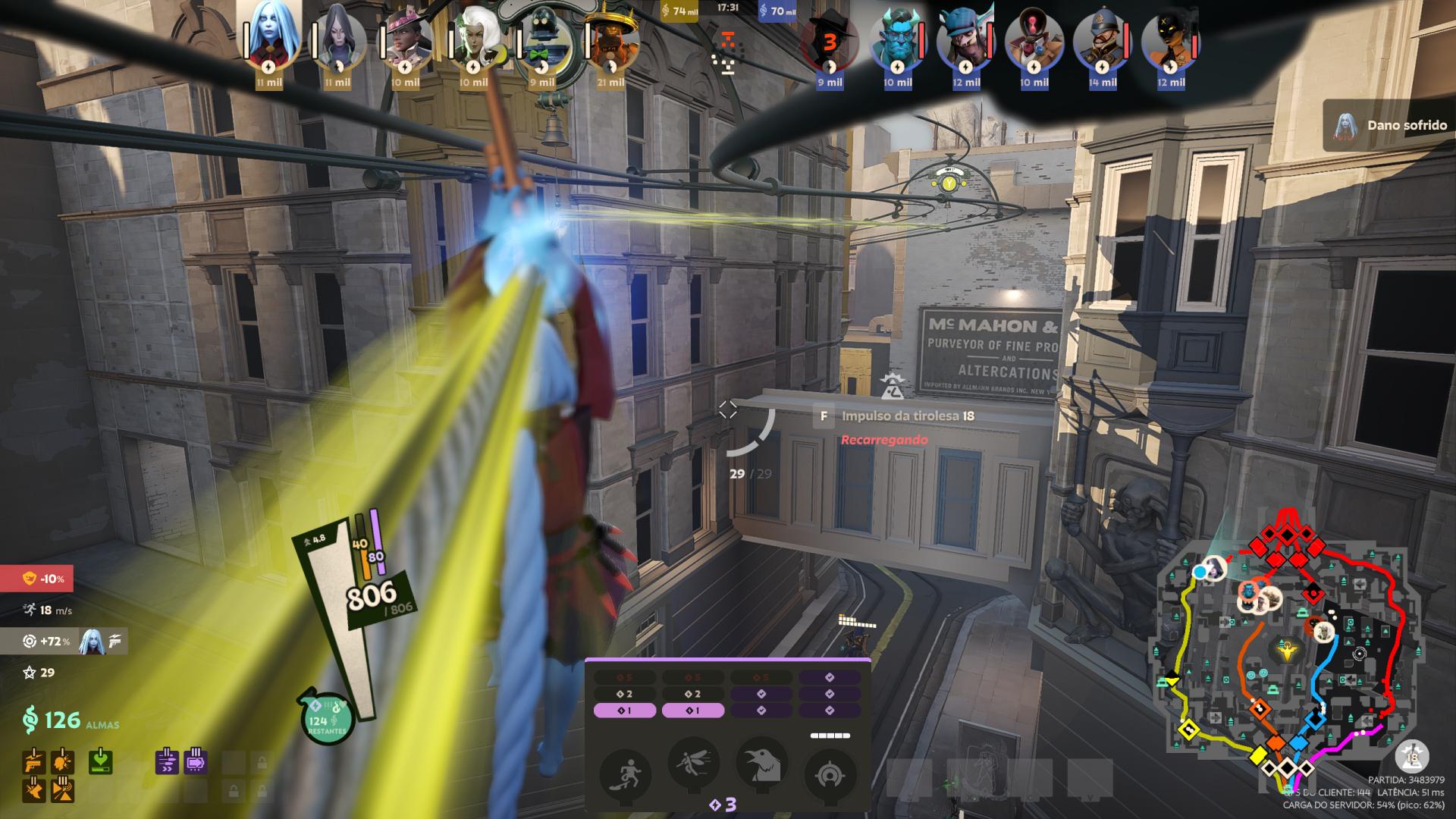Click the boot kick weapon item
1456x819 pixels.
coord(33,789)
